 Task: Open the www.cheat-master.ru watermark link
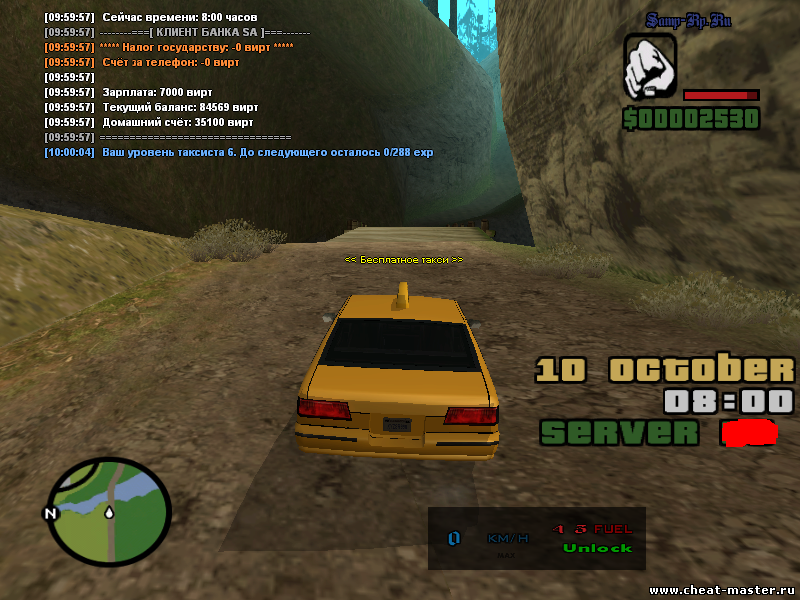click(x=722, y=589)
